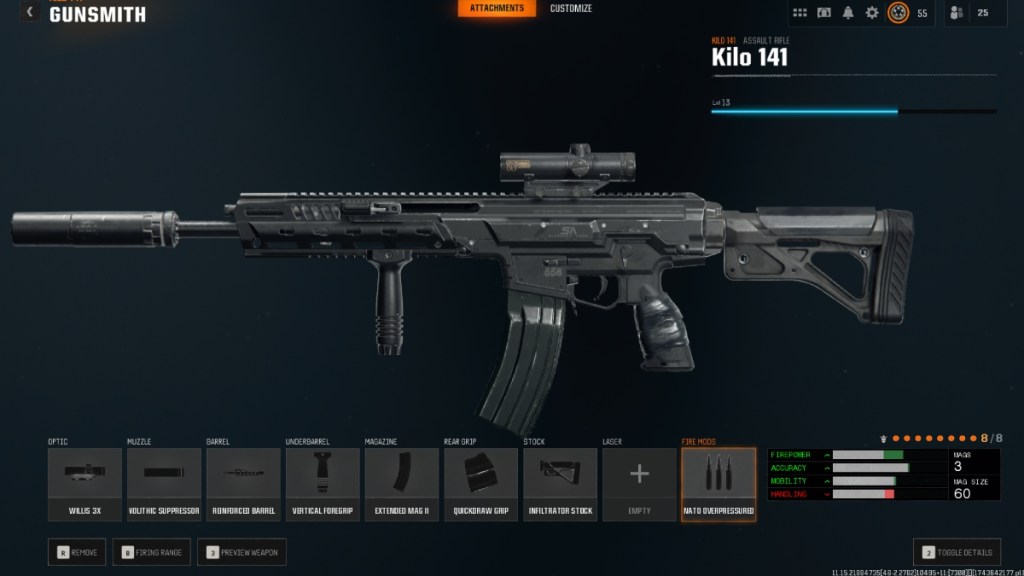This screenshot has height=576, width=1024.
Task: Open the settings gear icon
Action: pos(872,13)
